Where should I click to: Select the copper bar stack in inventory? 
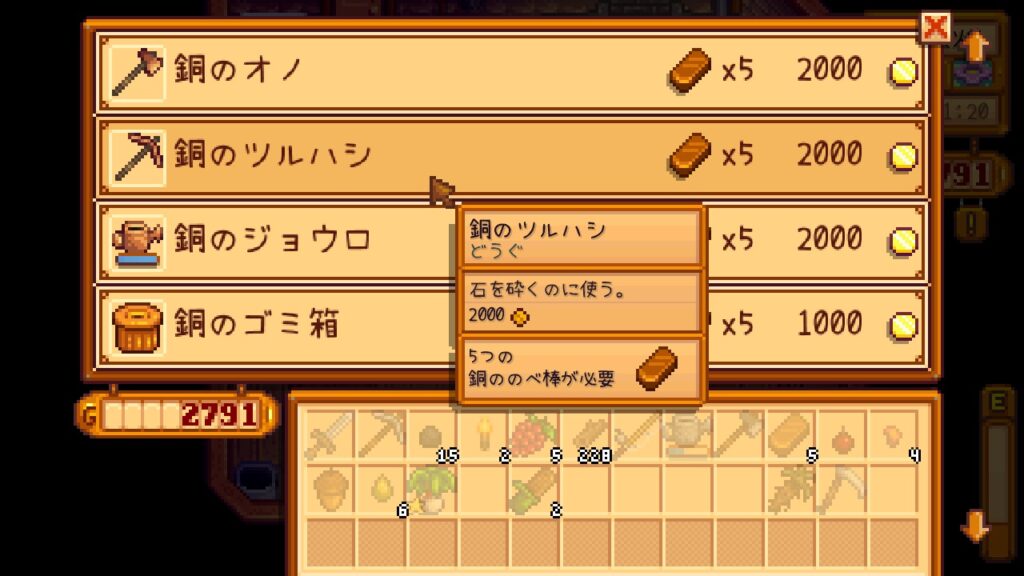click(790, 437)
